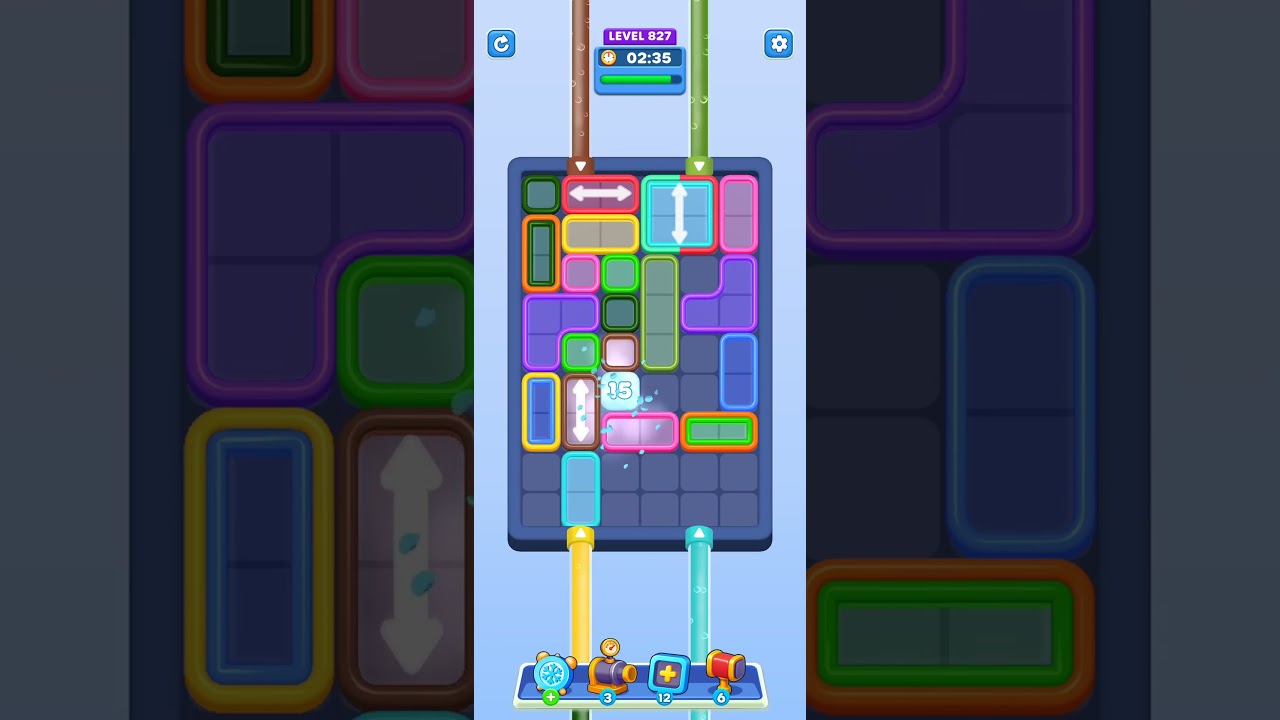
Task: Tap the 12 counter on the plus booster
Action: [666, 698]
